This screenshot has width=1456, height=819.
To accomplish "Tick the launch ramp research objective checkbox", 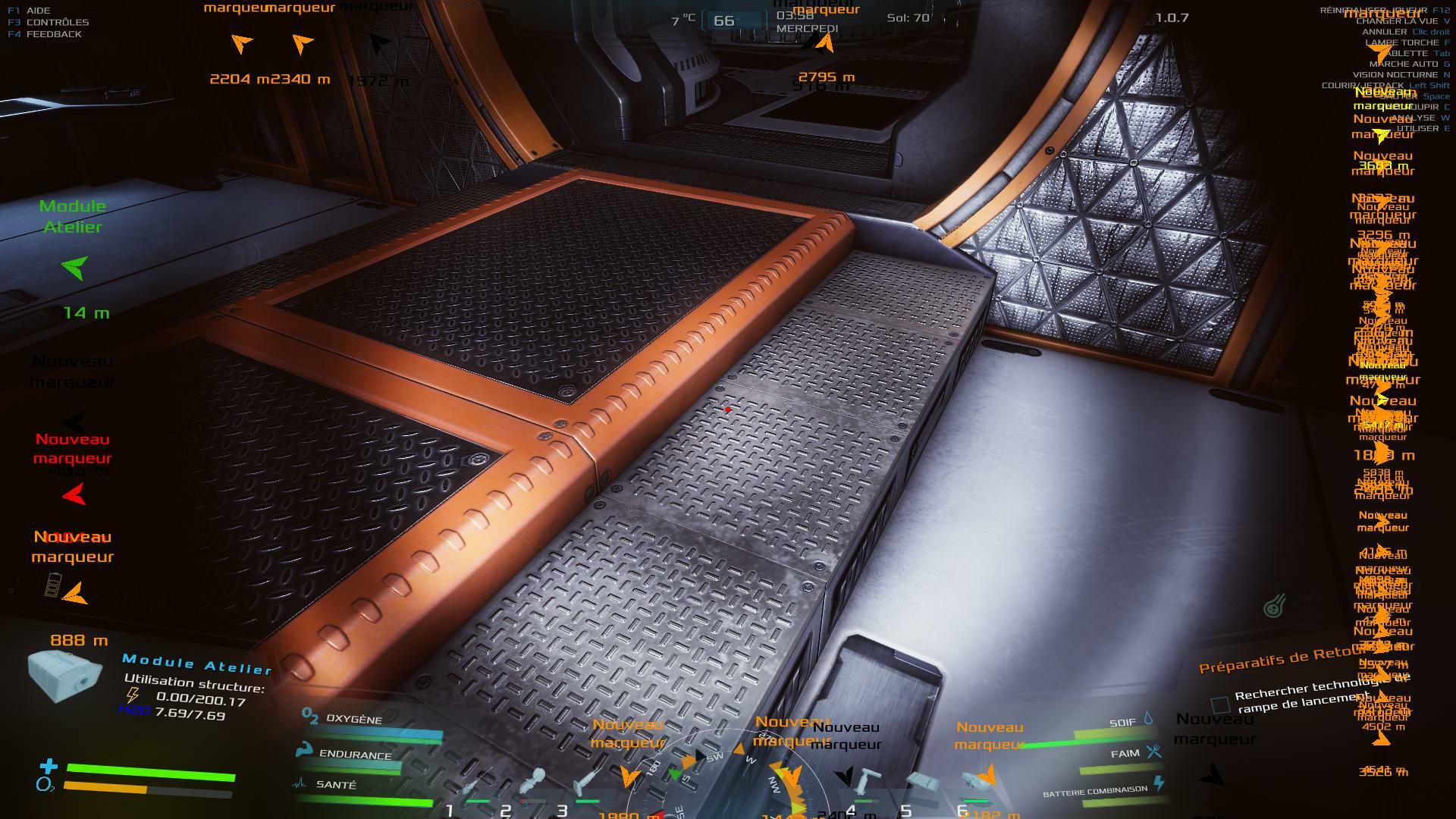I will (x=1220, y=705).
